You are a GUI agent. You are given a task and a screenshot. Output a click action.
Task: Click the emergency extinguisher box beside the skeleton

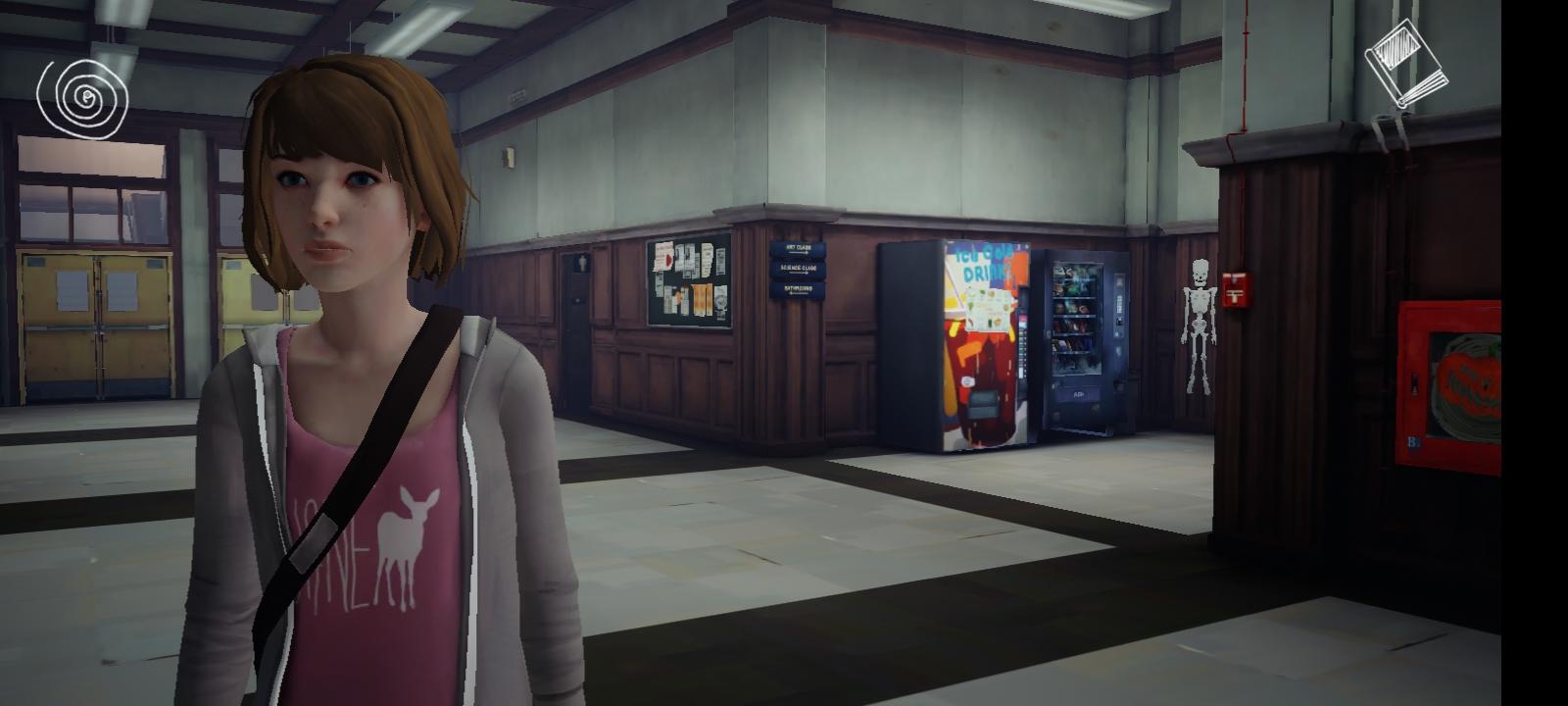(x=1238, y=294)
